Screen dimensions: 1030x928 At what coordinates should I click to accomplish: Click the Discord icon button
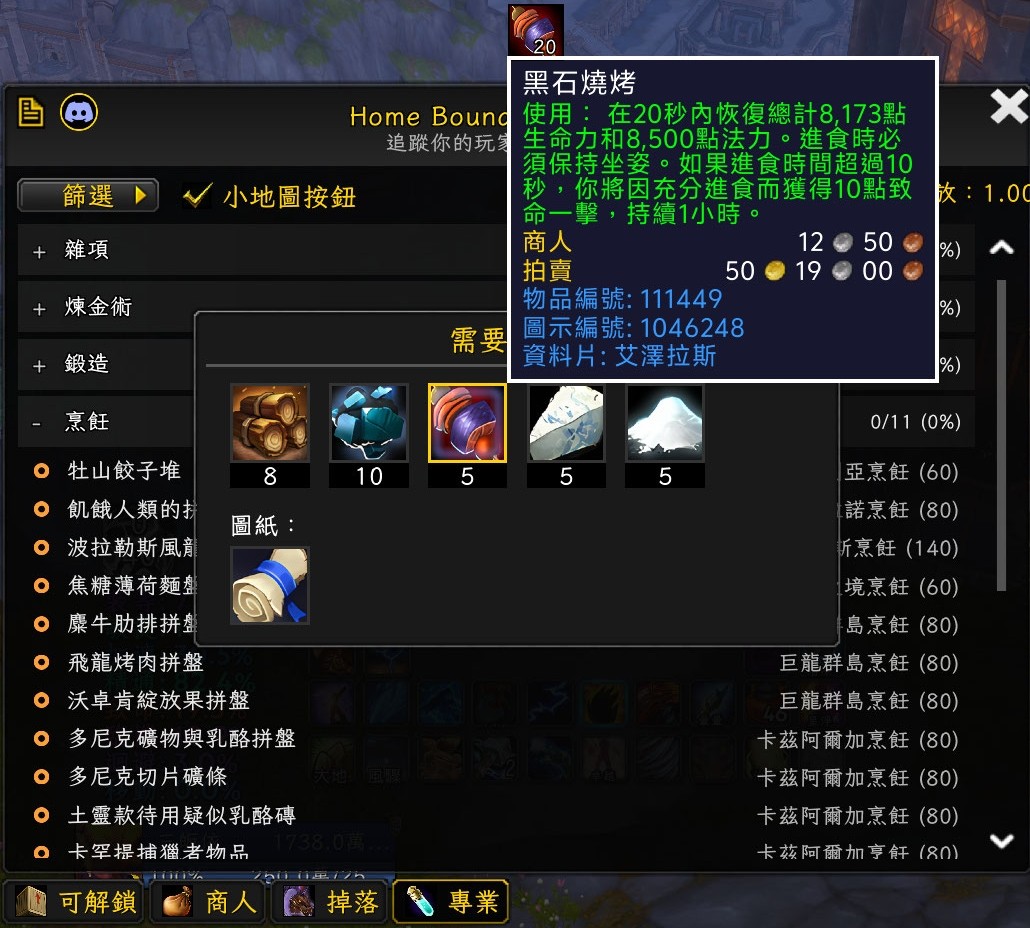tap(79, 112)
